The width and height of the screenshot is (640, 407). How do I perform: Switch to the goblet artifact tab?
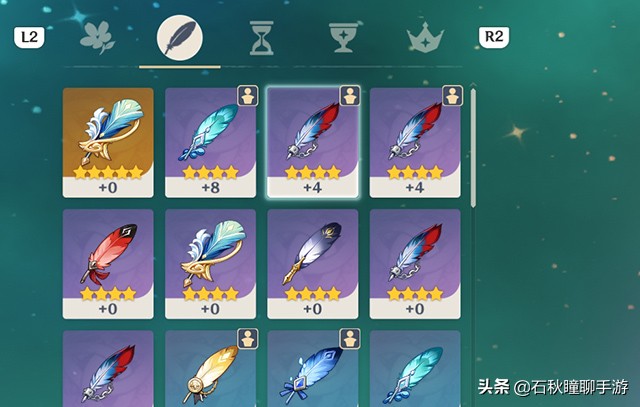click(x=344, y=38)
